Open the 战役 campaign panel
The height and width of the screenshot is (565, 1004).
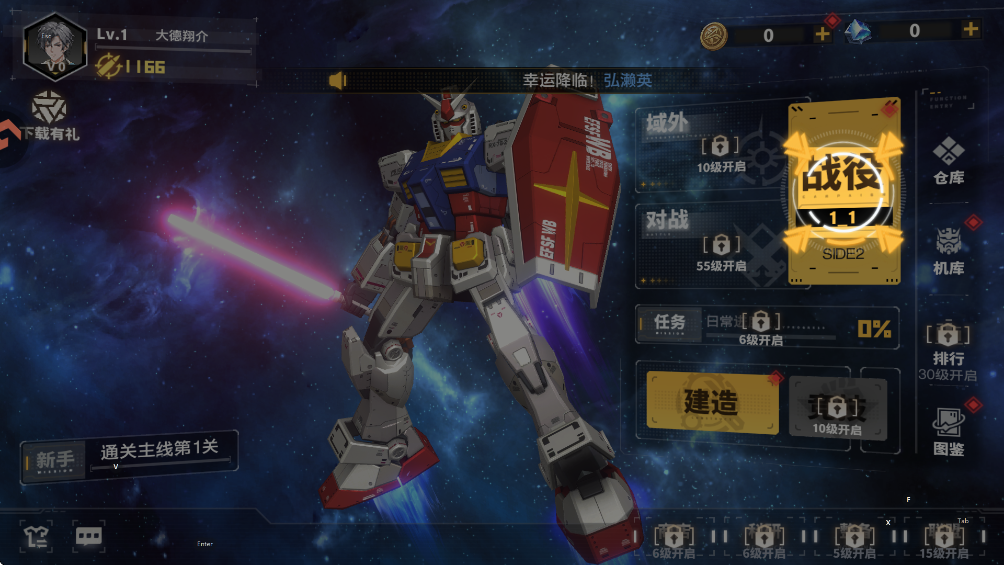843,188
